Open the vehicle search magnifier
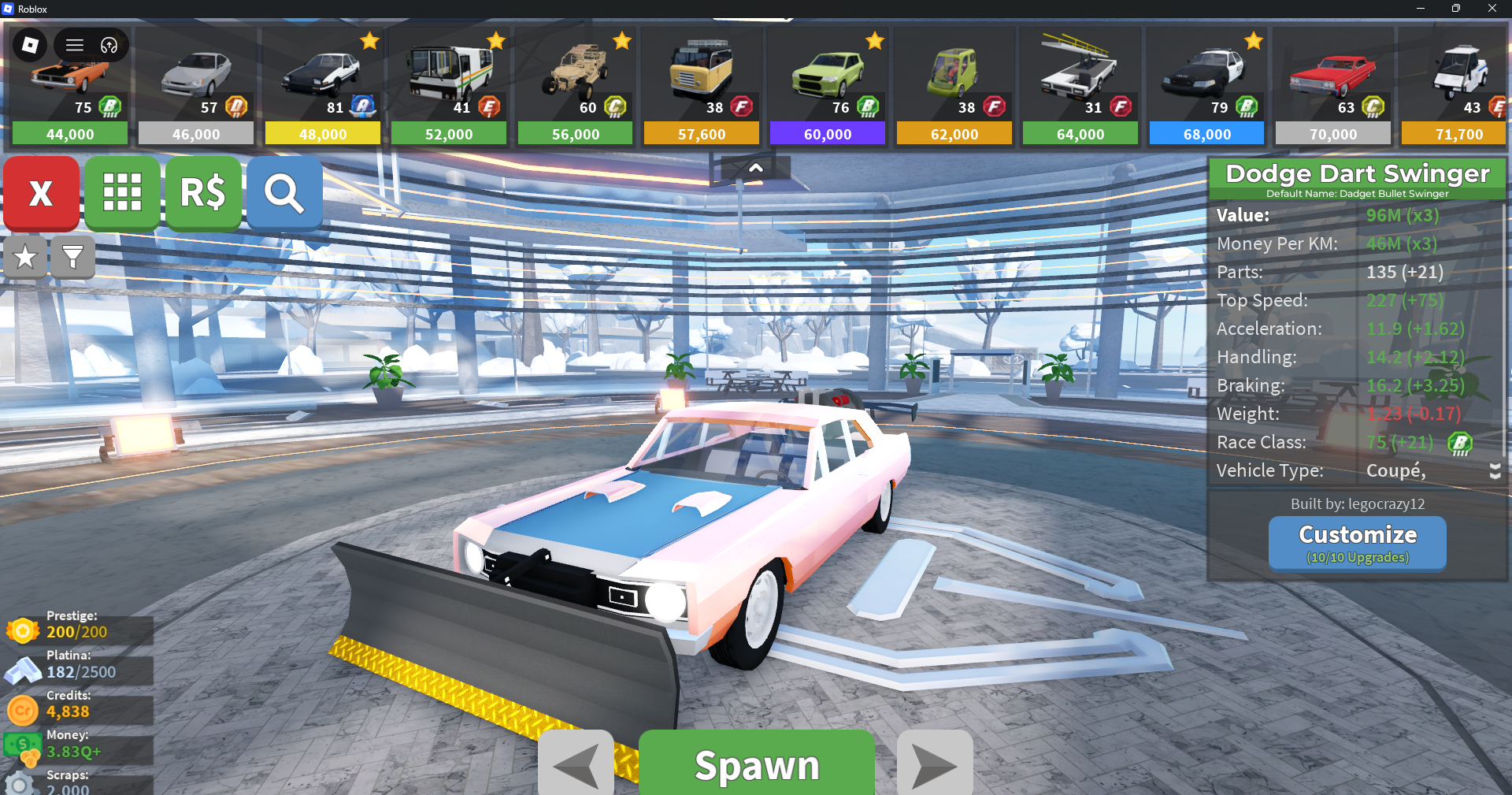 (284, 193)
